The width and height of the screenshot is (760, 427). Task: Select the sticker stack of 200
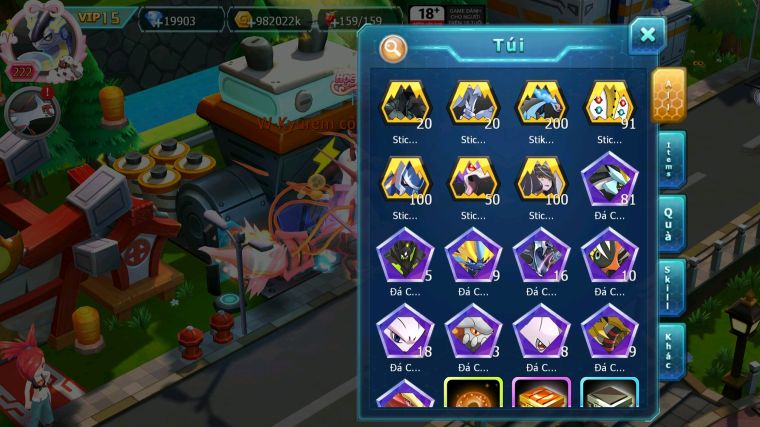541,104
